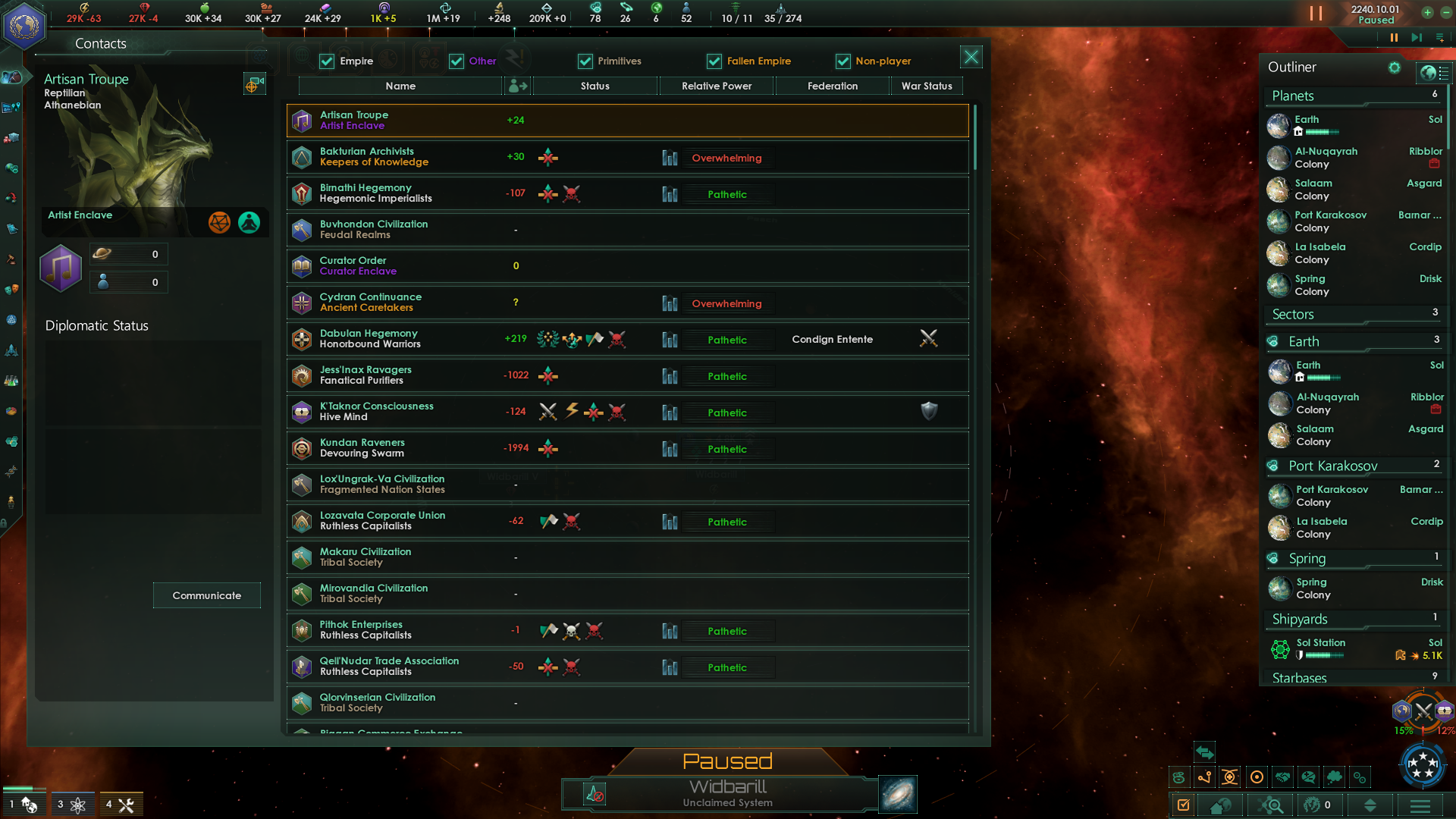Sort contacts by the War Status column

(x=926, y=86)
